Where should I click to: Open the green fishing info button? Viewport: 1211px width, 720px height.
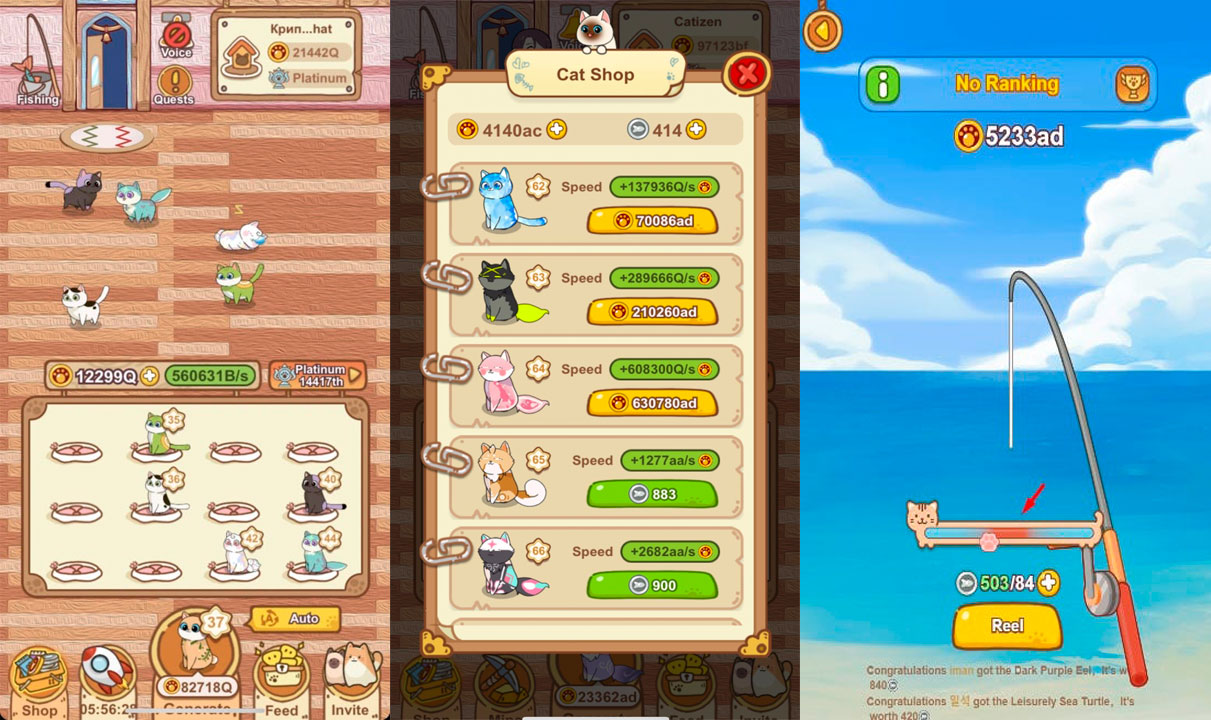click(x=882, y=85)
